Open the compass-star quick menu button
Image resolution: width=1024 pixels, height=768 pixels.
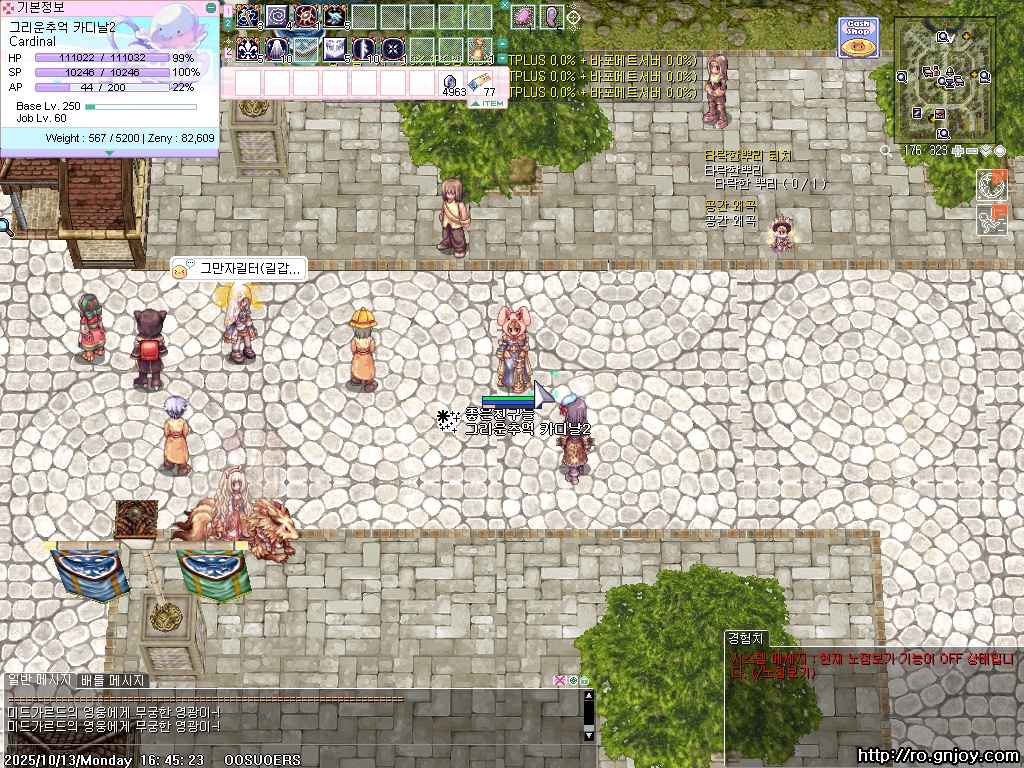click(x=990, y=184)
